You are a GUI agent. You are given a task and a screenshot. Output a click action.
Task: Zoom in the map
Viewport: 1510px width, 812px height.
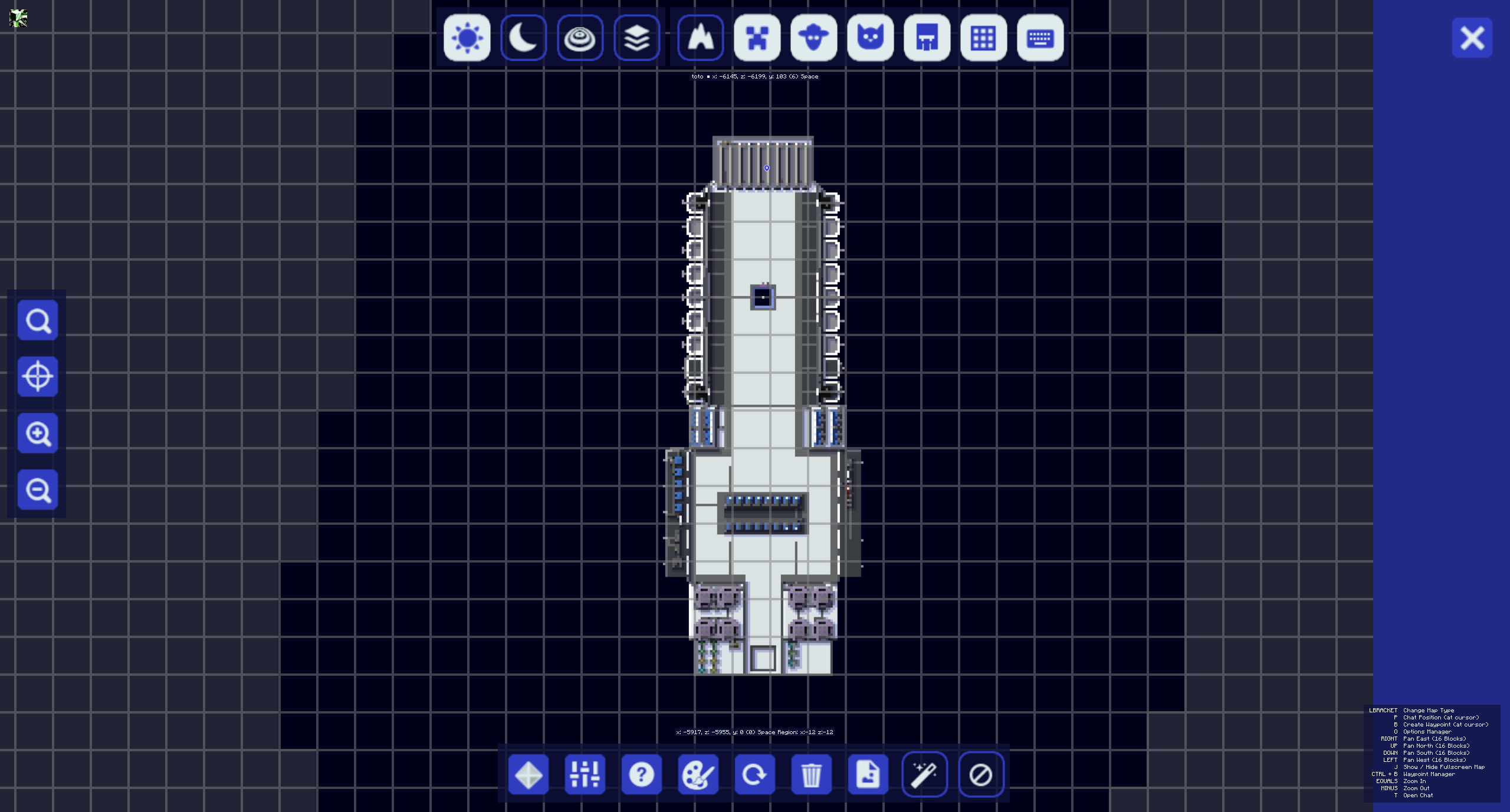click(x=38, y=433)
